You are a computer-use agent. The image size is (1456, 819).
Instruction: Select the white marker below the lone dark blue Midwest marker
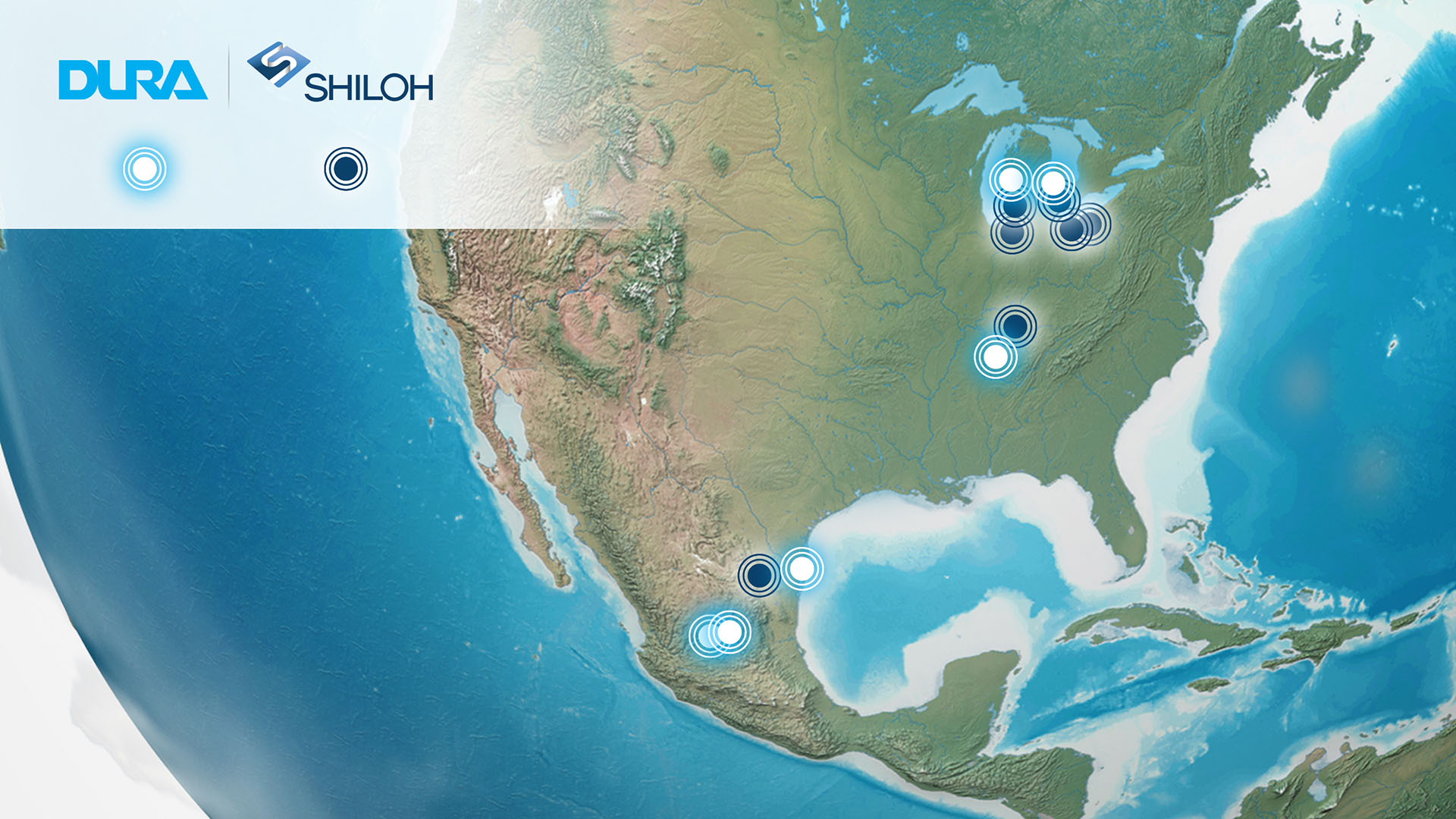(996, 356)
